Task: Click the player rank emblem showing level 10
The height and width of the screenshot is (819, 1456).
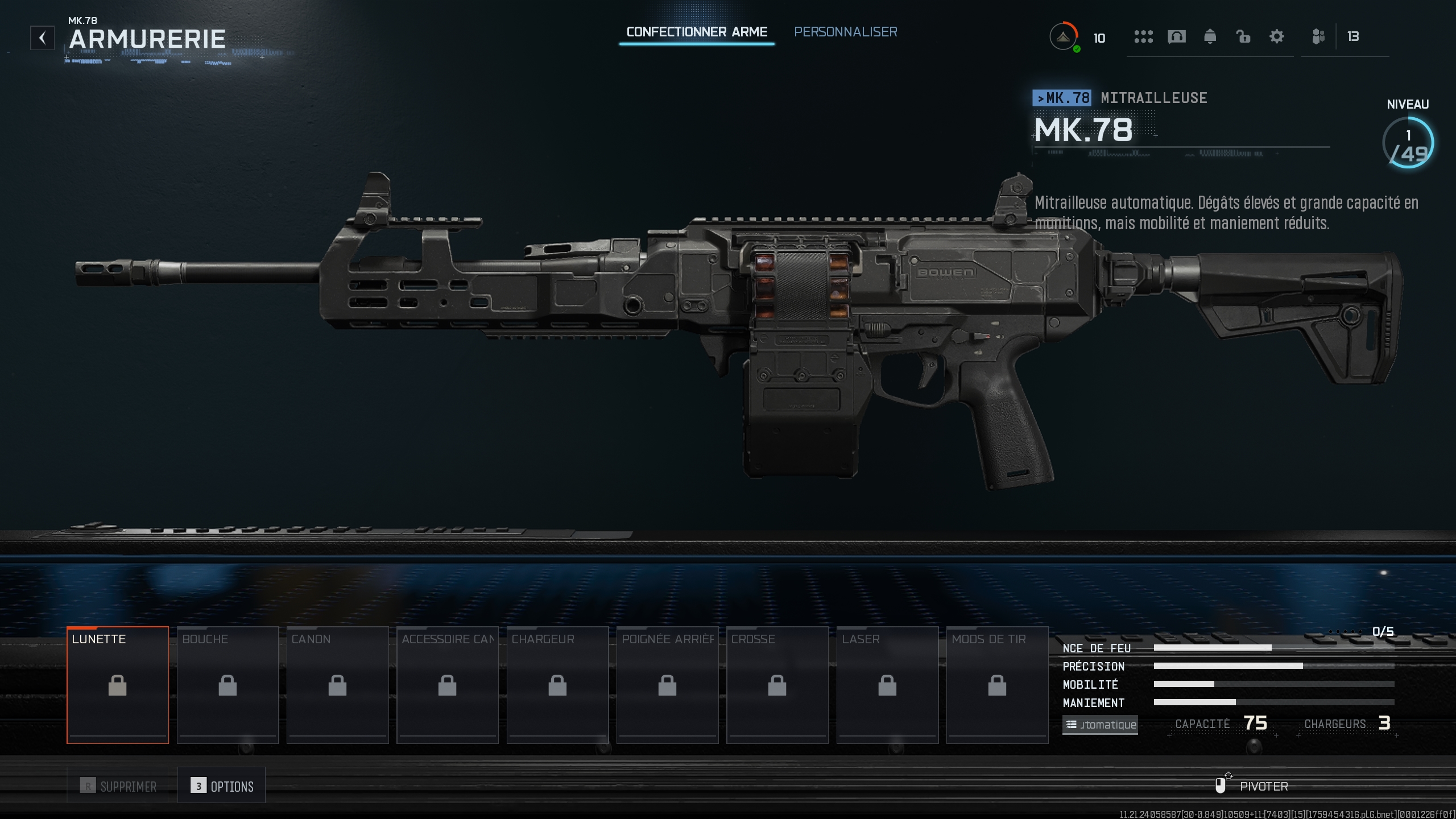Action: click(x=1063, y=36)
